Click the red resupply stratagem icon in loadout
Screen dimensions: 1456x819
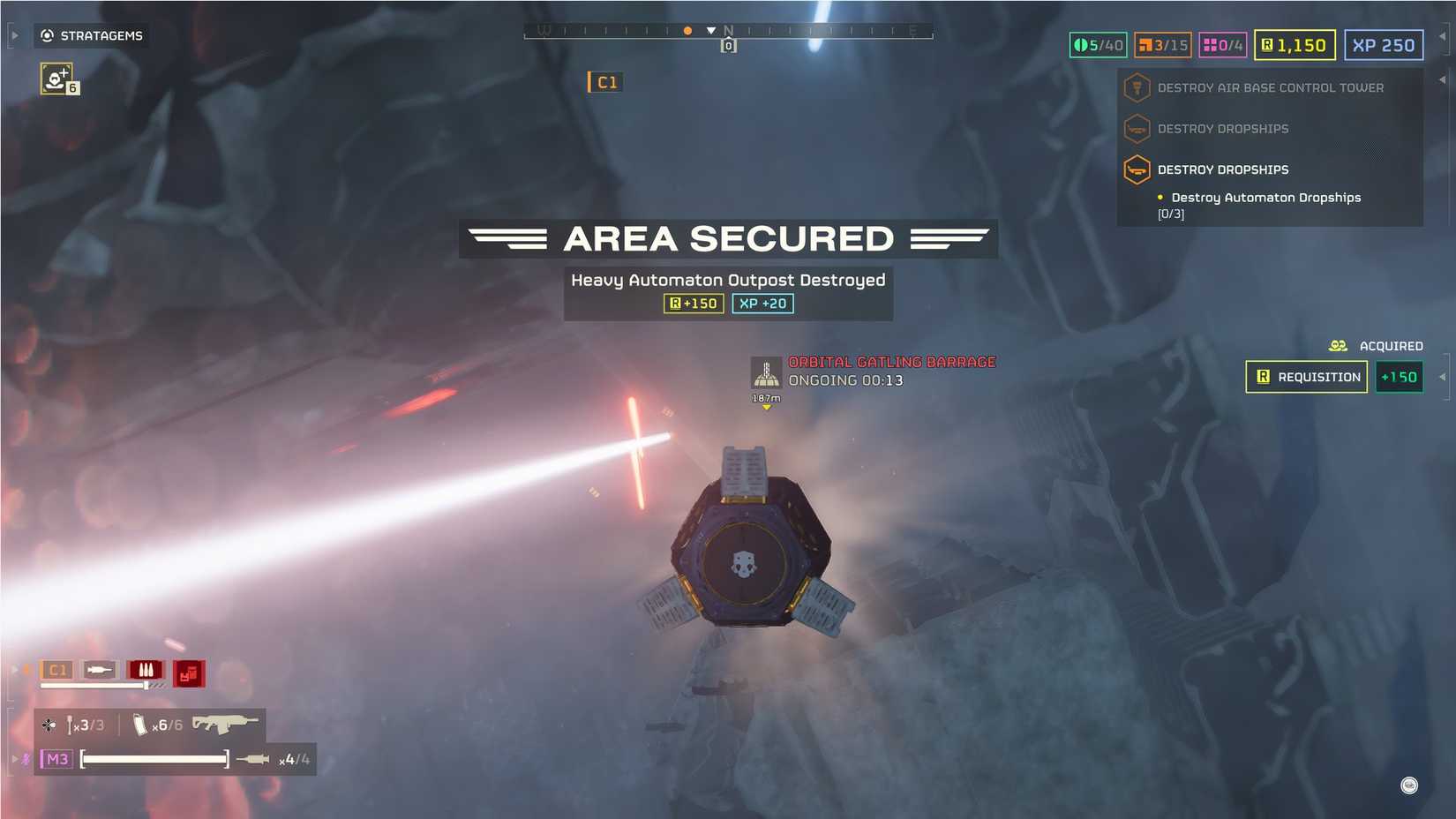tap(187, 672)
